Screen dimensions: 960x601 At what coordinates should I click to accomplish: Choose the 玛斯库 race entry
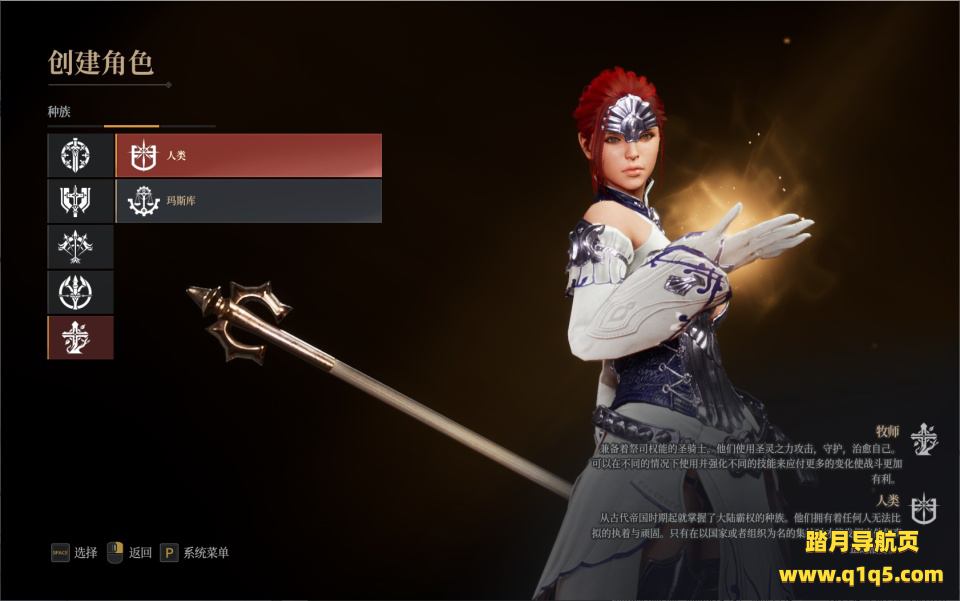click(248, 201)
